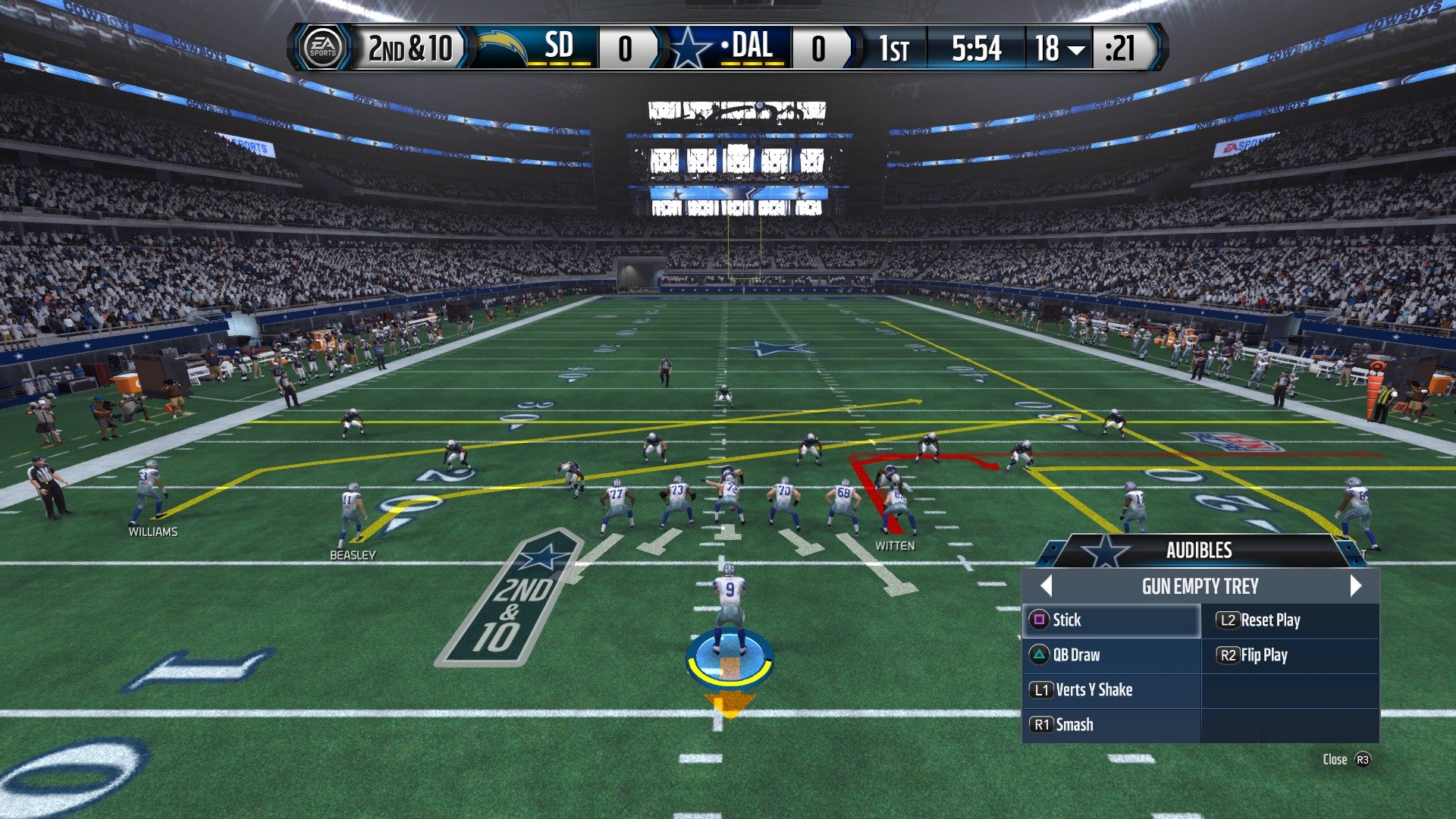Open the previous formation with the left arrow

point(1047,586)
